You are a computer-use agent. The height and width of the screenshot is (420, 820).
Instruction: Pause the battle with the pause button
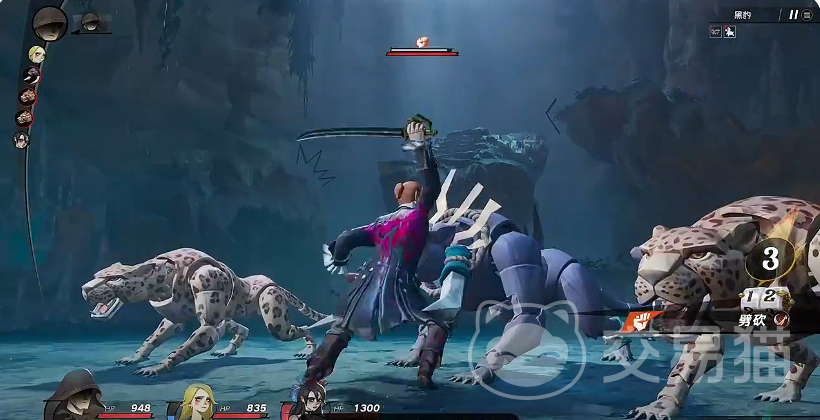(794, 15)
